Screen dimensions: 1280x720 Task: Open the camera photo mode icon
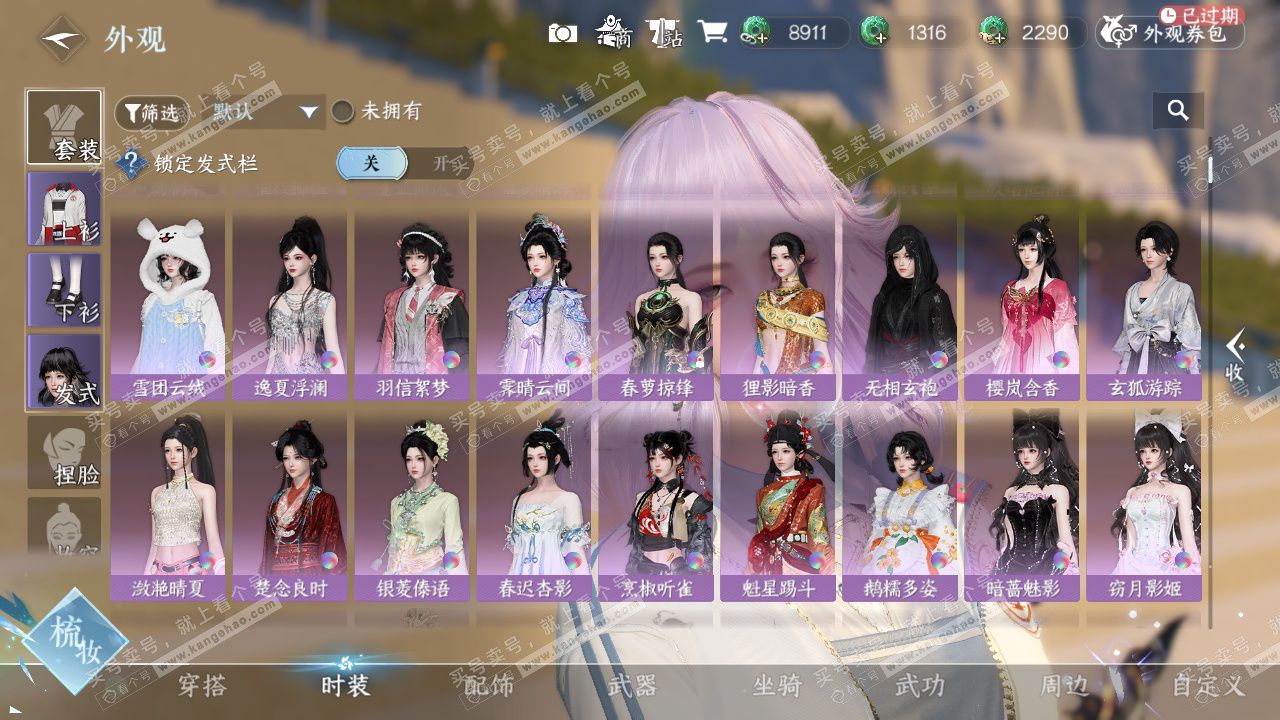point(563,33)
